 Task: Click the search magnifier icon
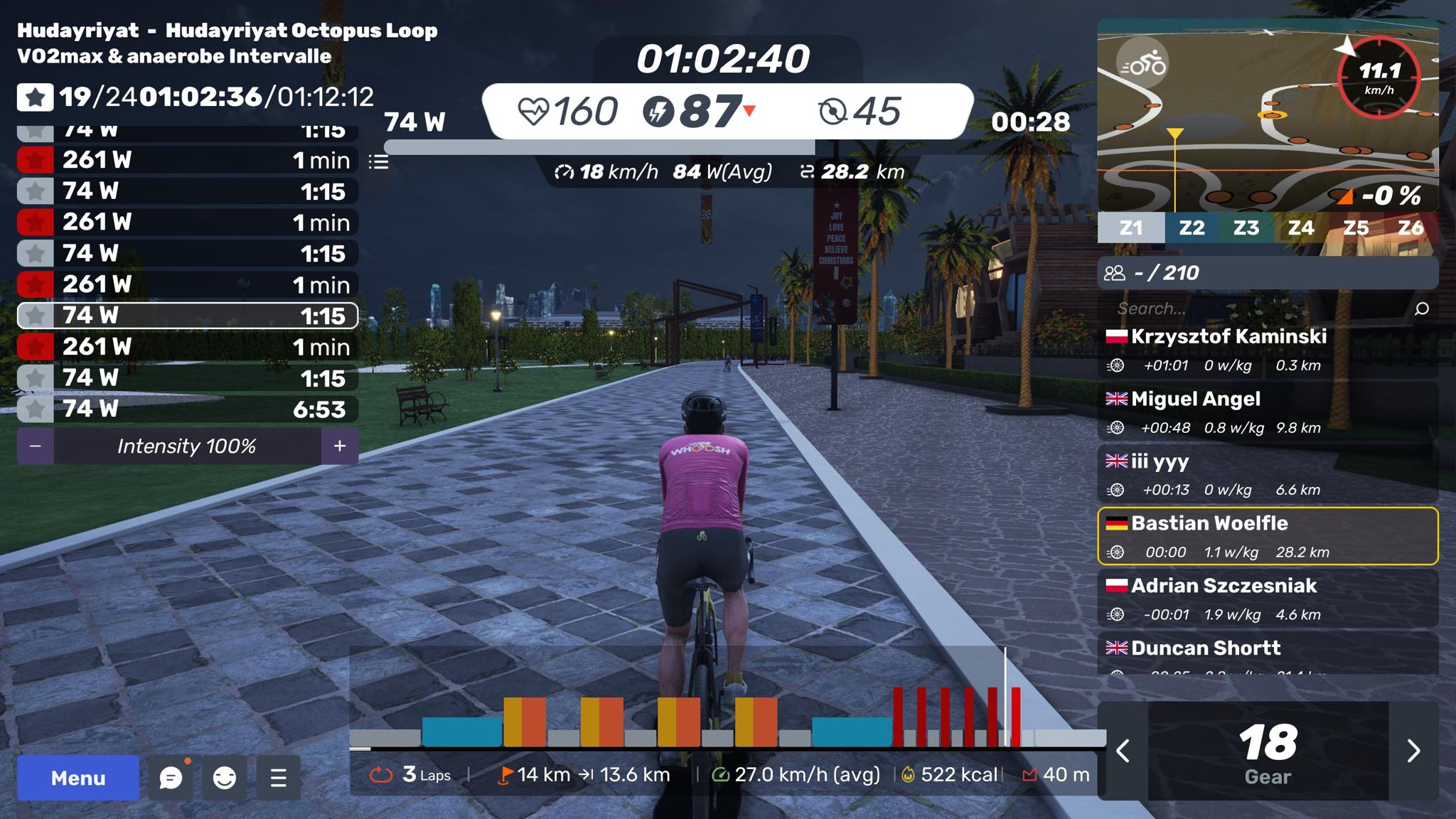point(1422,309)
